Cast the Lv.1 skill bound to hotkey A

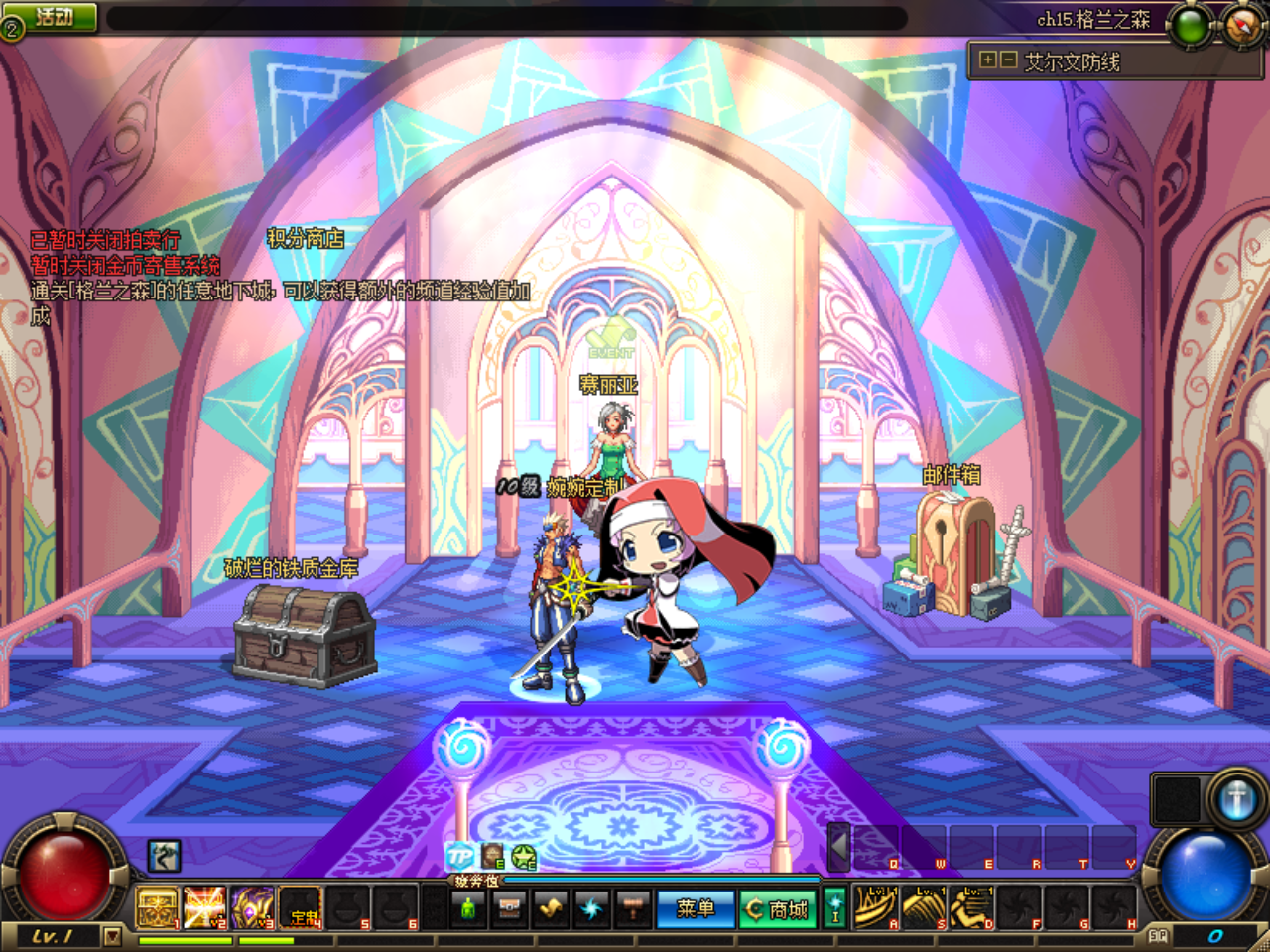(874, 904)
